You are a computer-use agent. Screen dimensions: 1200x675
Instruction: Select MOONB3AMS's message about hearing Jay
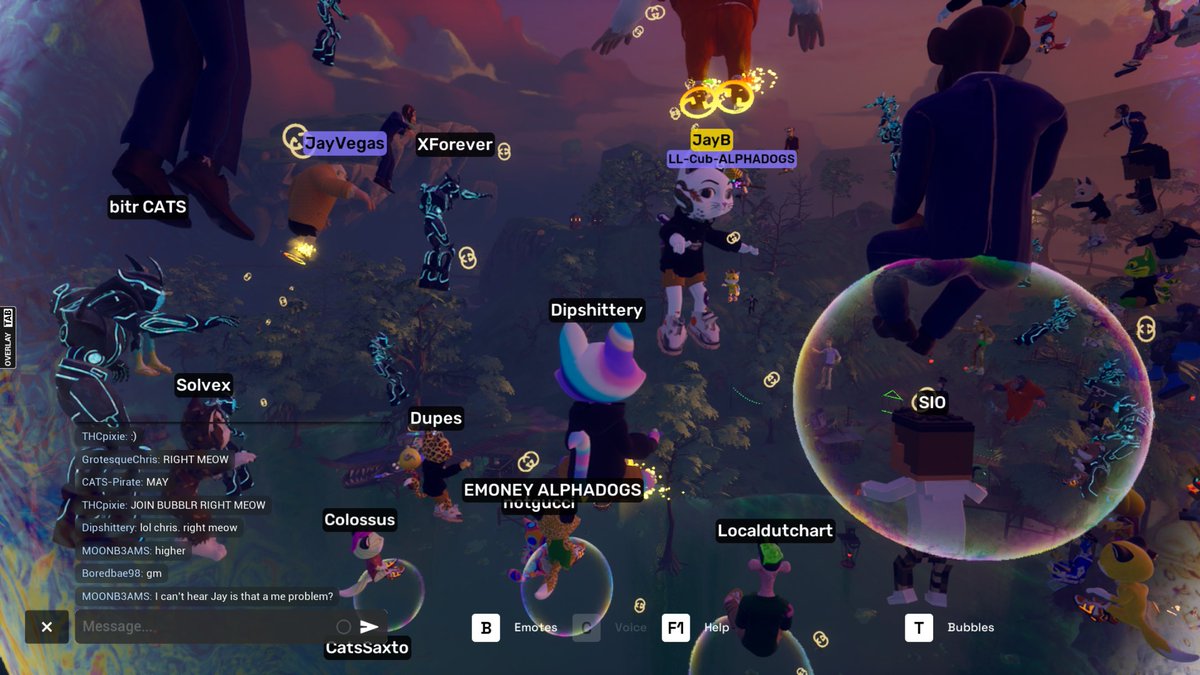coord(207,596)
